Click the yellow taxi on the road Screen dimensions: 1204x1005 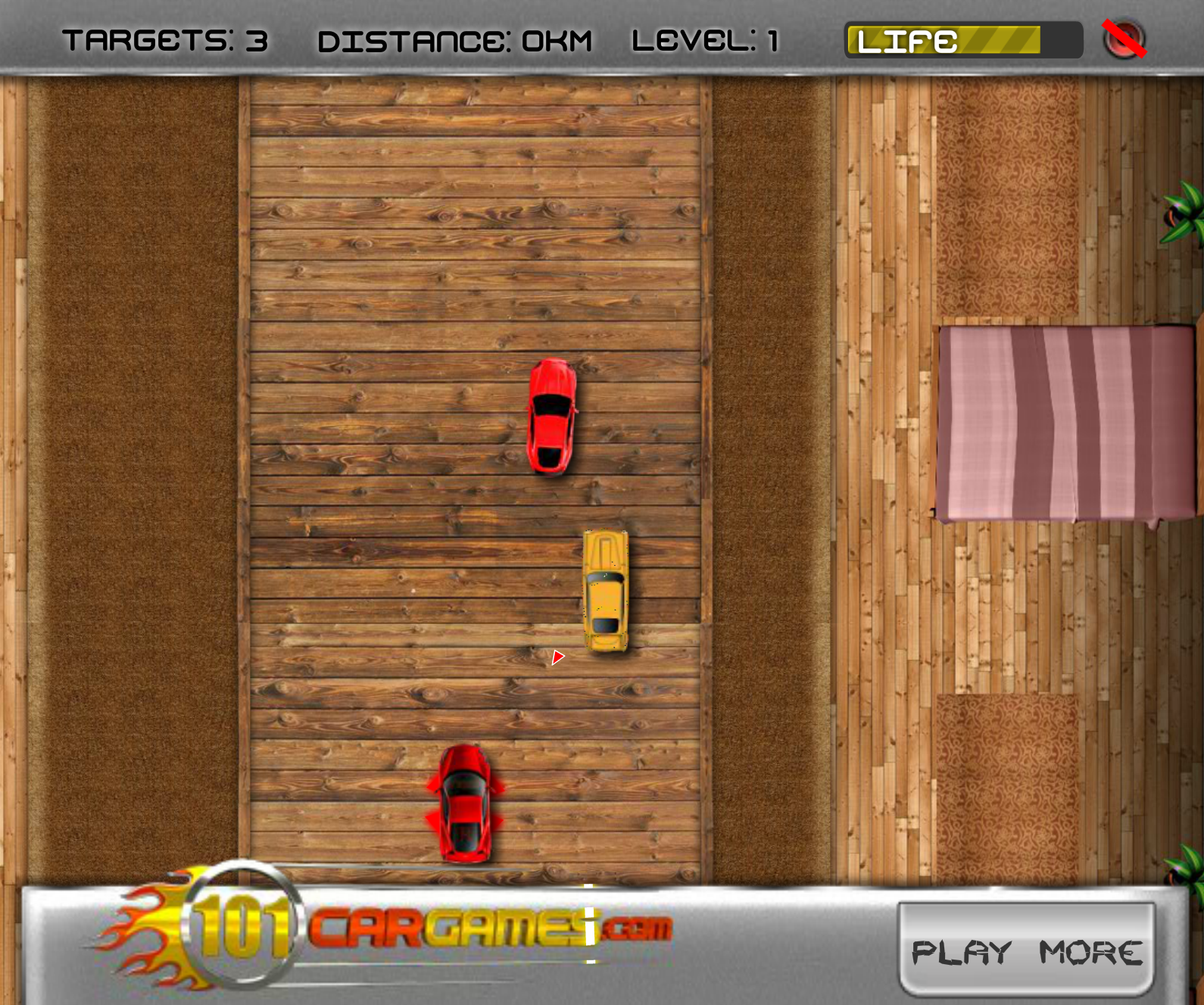click(605, 591)
